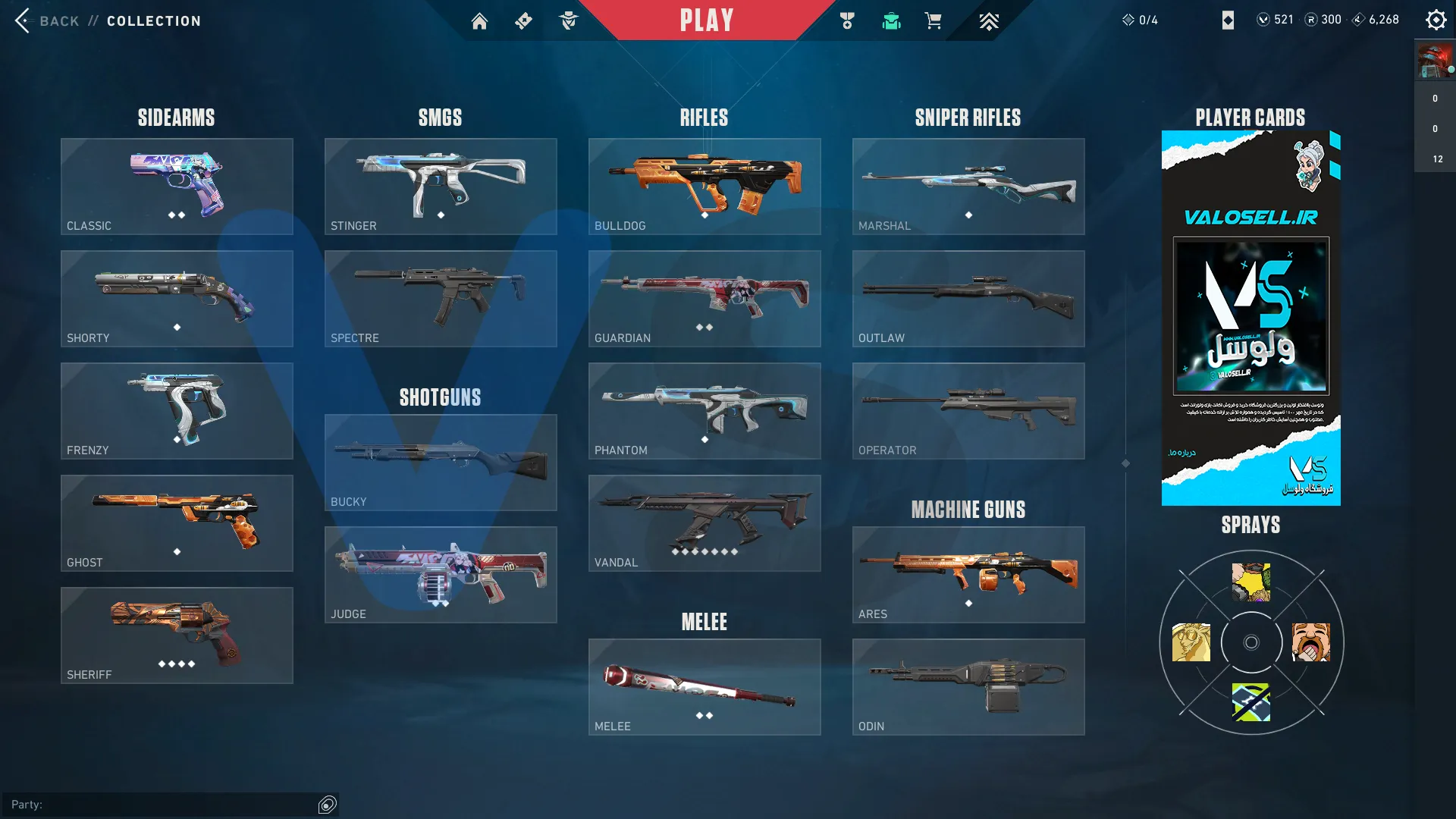Select the Sheriff revolver slot
Viewport: 1456px width, 819px height.
pos(177,635)
